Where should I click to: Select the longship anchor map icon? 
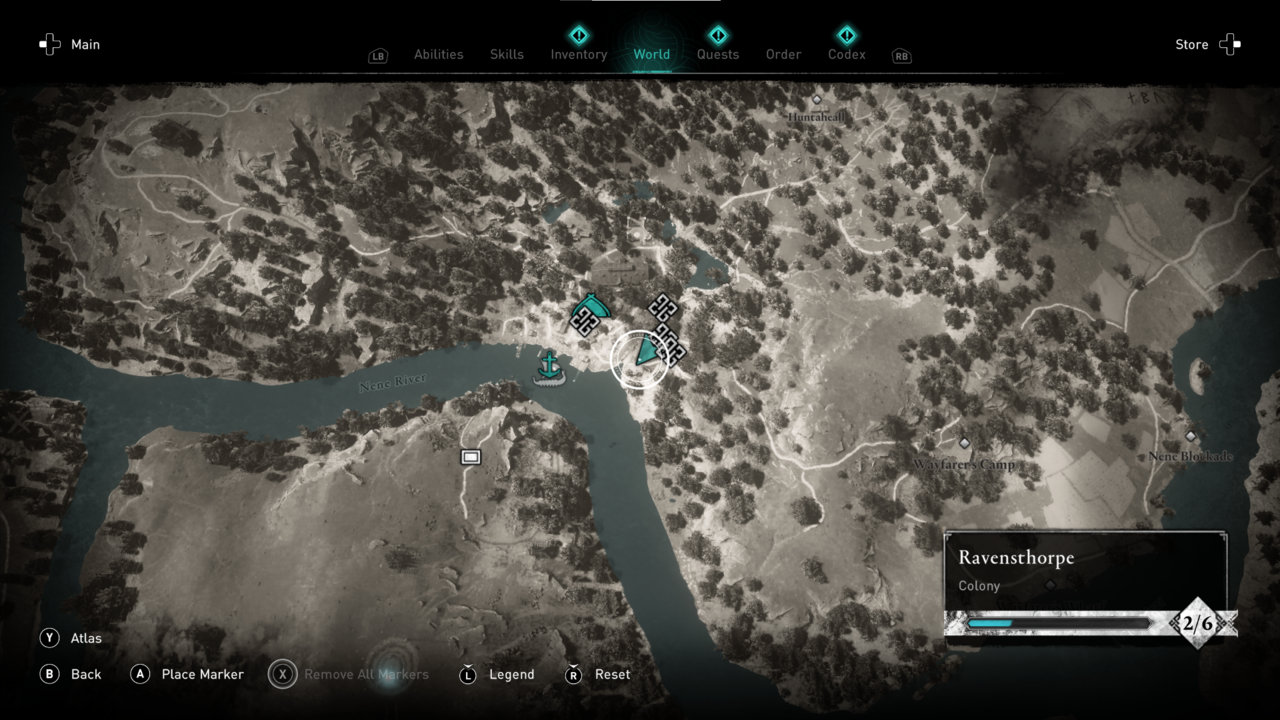click(549, 368)
